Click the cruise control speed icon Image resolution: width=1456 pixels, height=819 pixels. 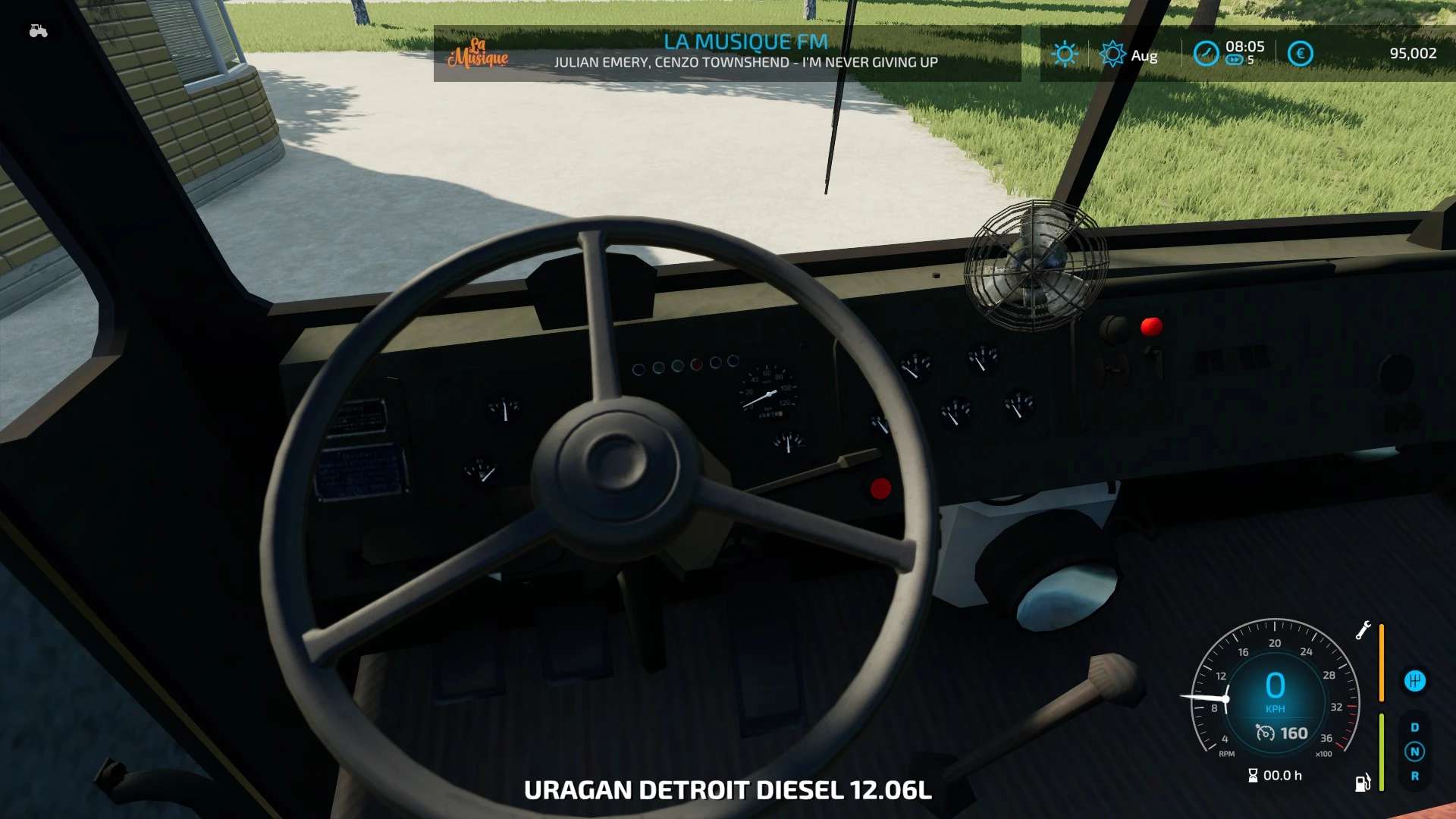pos(1265,733)
